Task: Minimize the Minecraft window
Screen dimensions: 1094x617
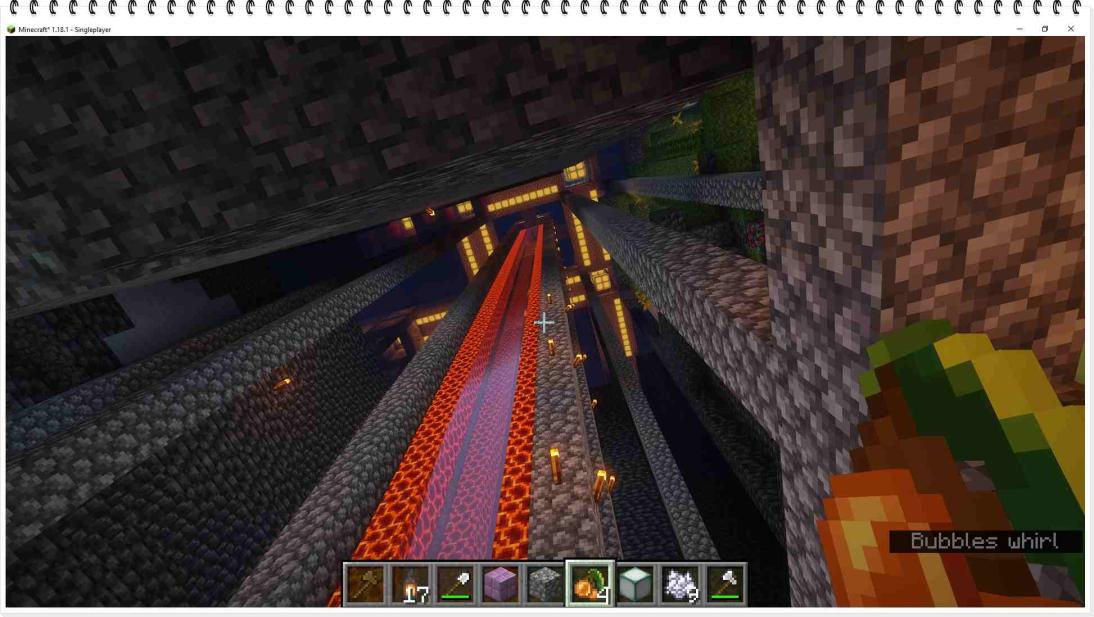Action: (x=1019, y=29)
